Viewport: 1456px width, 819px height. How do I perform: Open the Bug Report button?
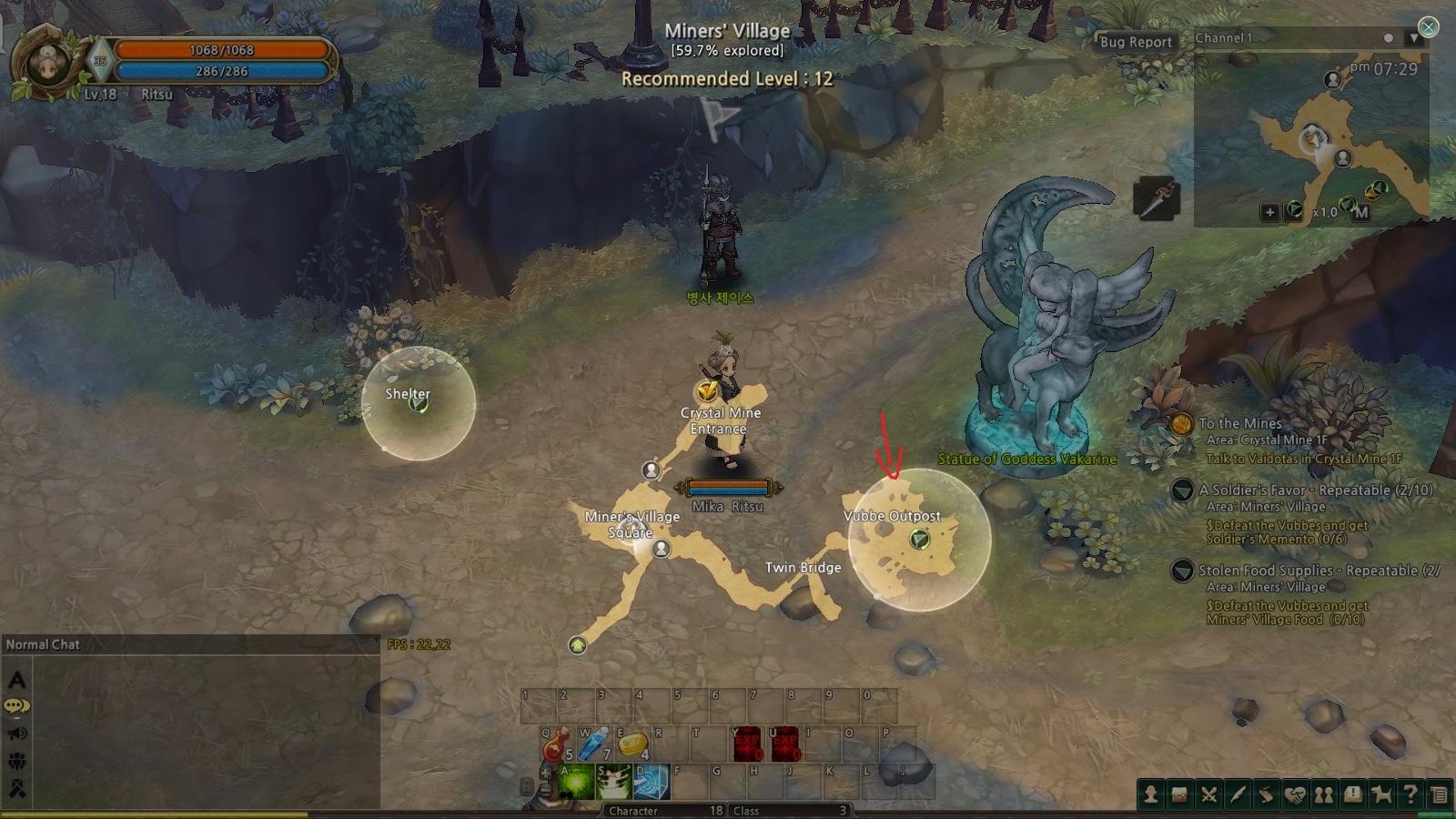click(x=1136, y=42)
